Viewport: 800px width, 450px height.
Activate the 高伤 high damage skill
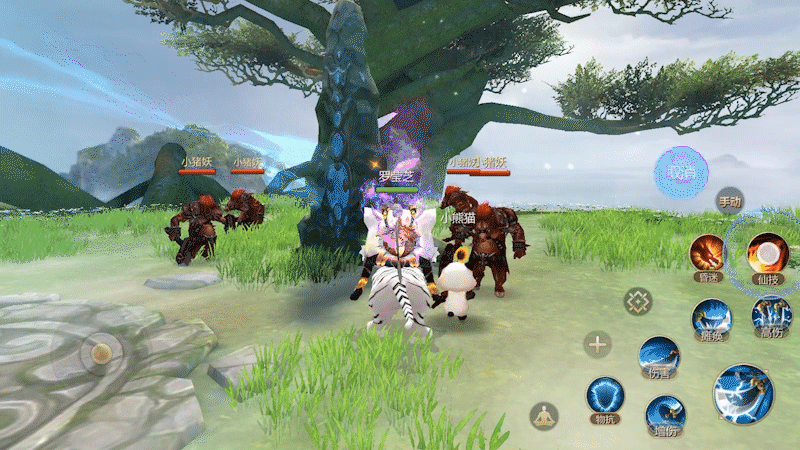pos(771,316)
